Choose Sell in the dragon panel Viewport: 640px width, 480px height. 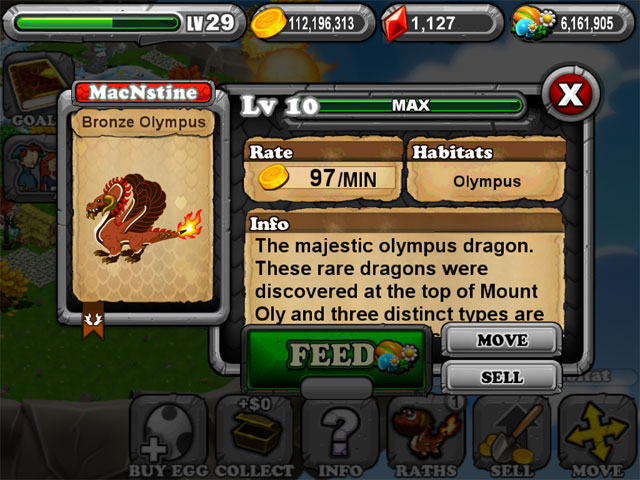(x=501, y=377)
